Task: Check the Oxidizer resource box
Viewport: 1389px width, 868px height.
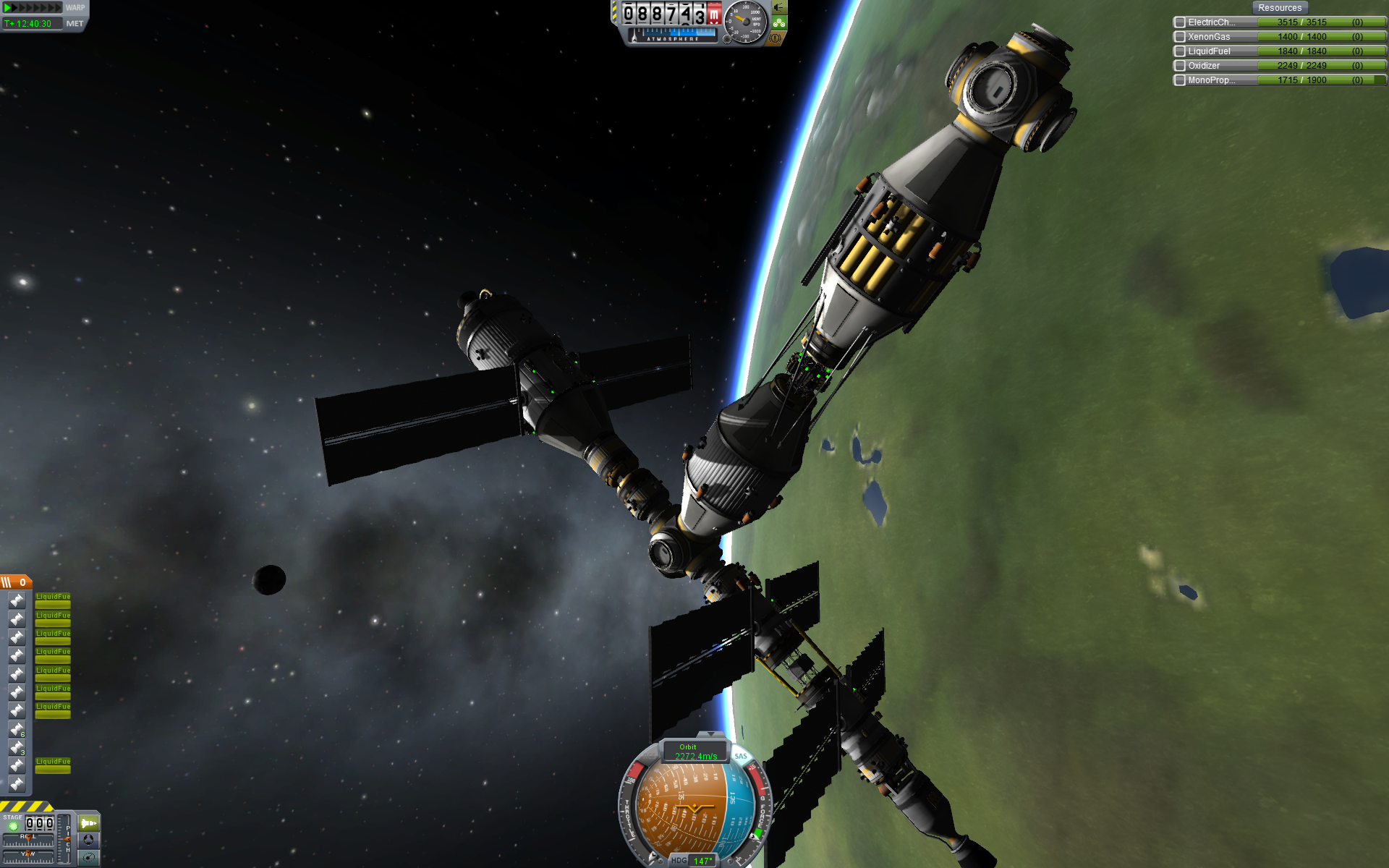Action: coord(1179,66)
